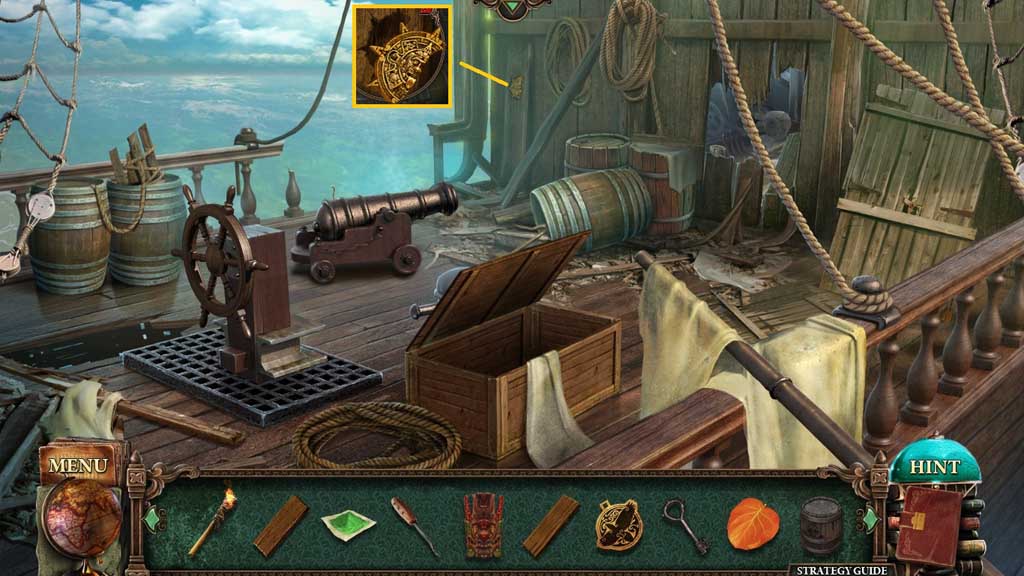Use the Hint button

tap(934, 468)
